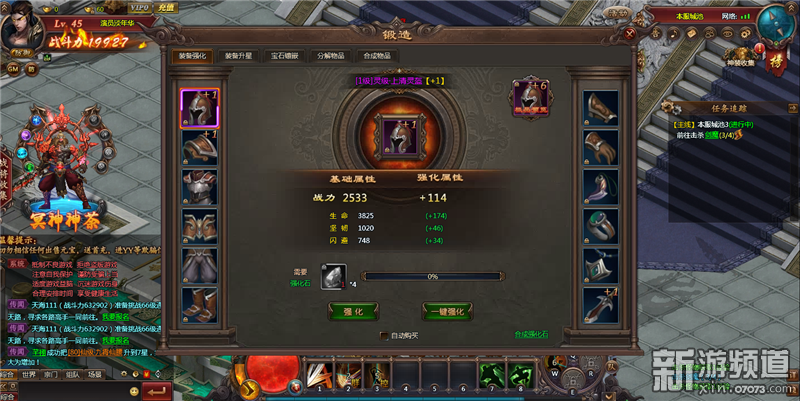Switch chat to the 世界 channel
The height and width of the screenshot is (401, 800).
(28, 374)
